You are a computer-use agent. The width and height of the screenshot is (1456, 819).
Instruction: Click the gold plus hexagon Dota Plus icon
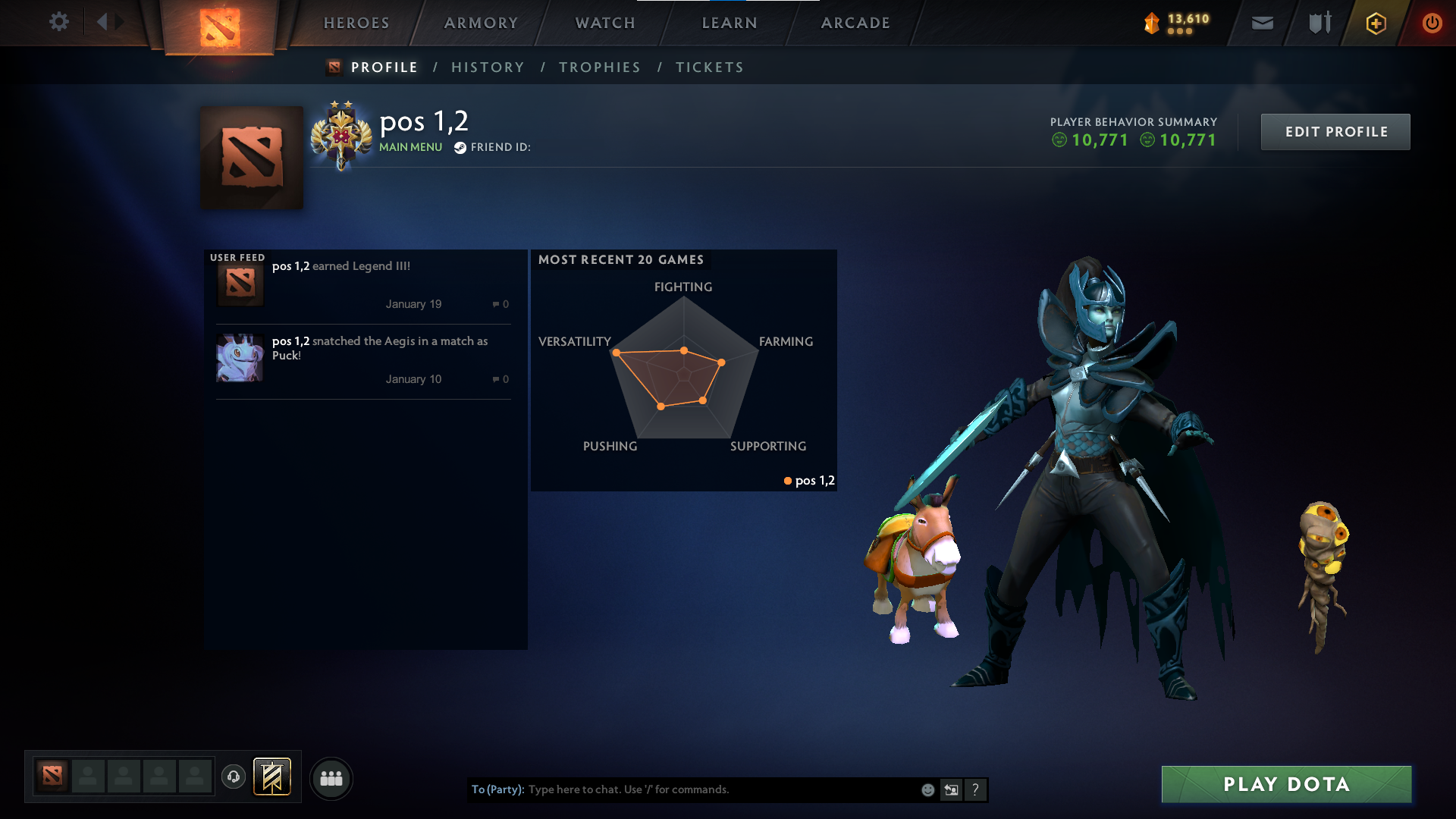(x=1376, y=23)
